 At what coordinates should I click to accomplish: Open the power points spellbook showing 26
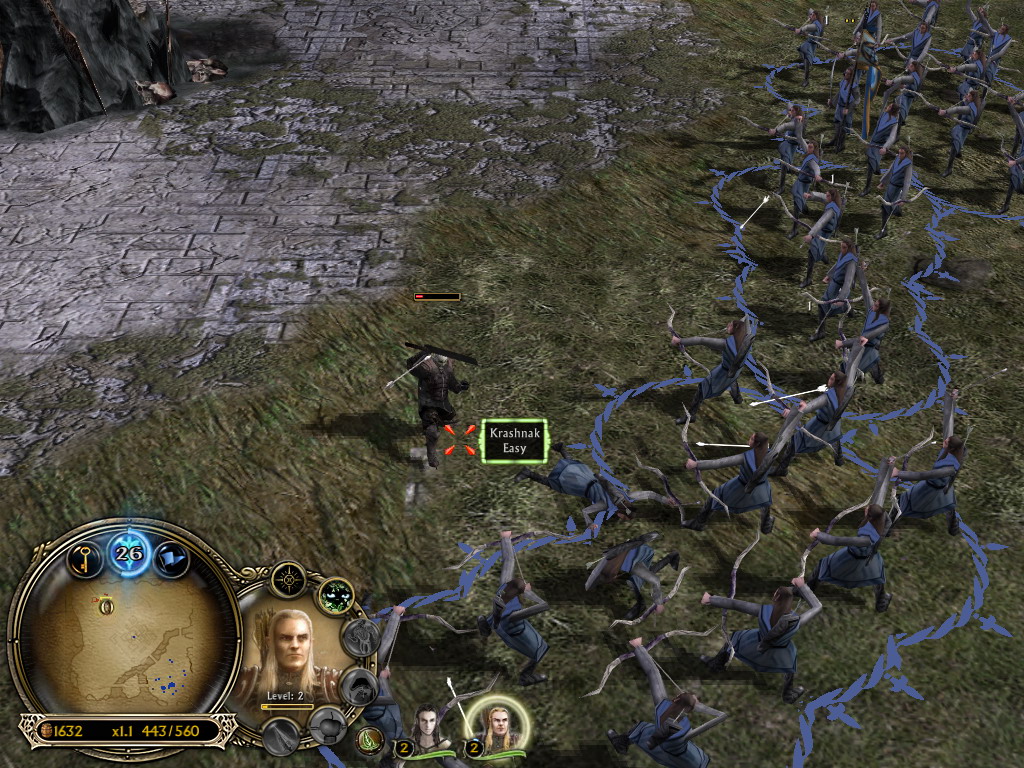pyautogui.click(x=129, y=553)
